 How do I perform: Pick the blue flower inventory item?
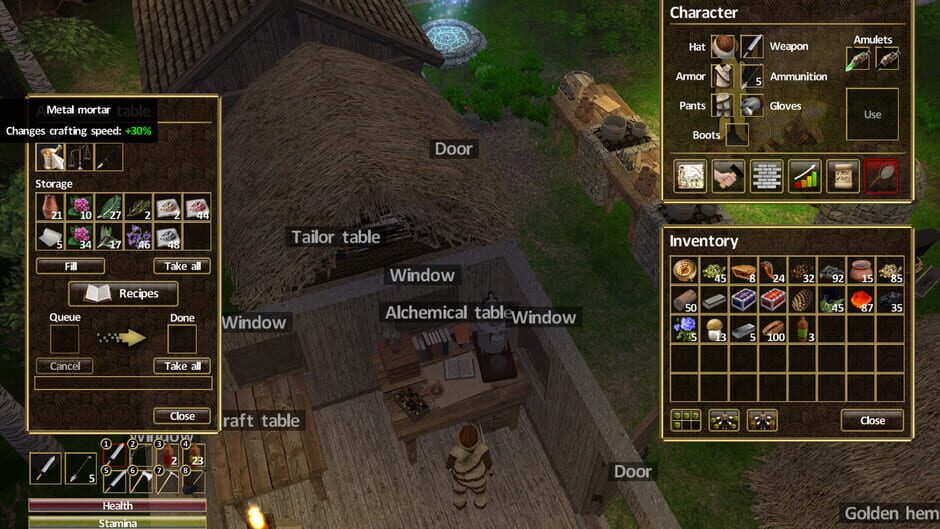pyautogui.click(x=684, y=329)
